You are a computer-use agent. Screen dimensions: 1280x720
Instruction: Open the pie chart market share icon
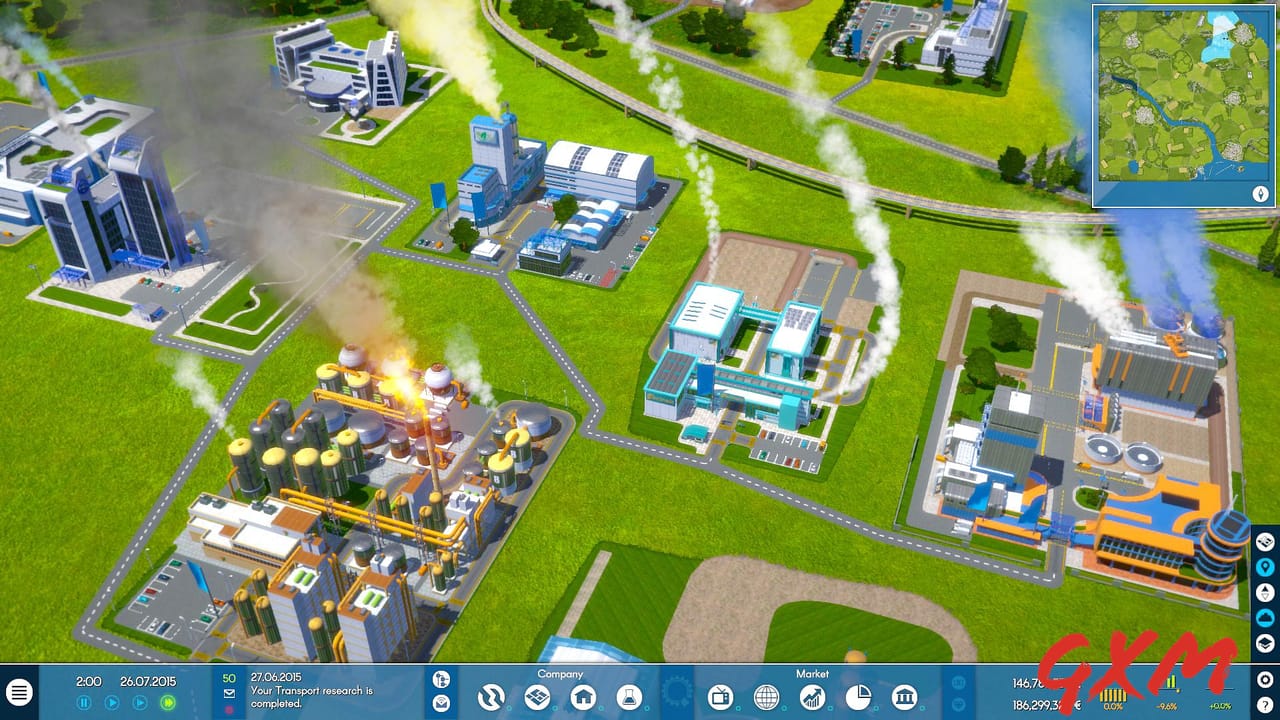tap(860, 698)
